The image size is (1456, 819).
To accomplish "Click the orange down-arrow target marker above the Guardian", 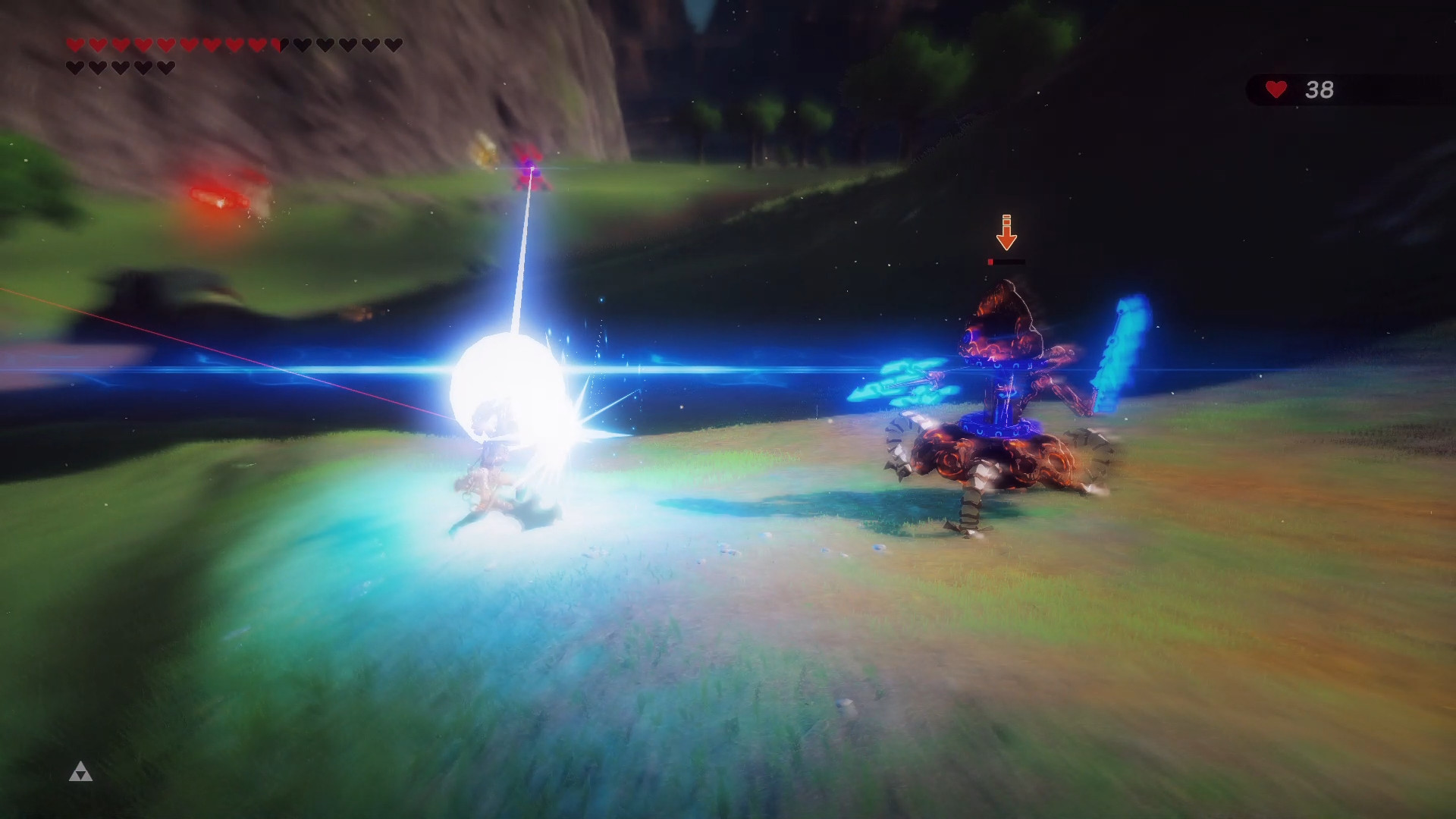I will coord(1006,232).
